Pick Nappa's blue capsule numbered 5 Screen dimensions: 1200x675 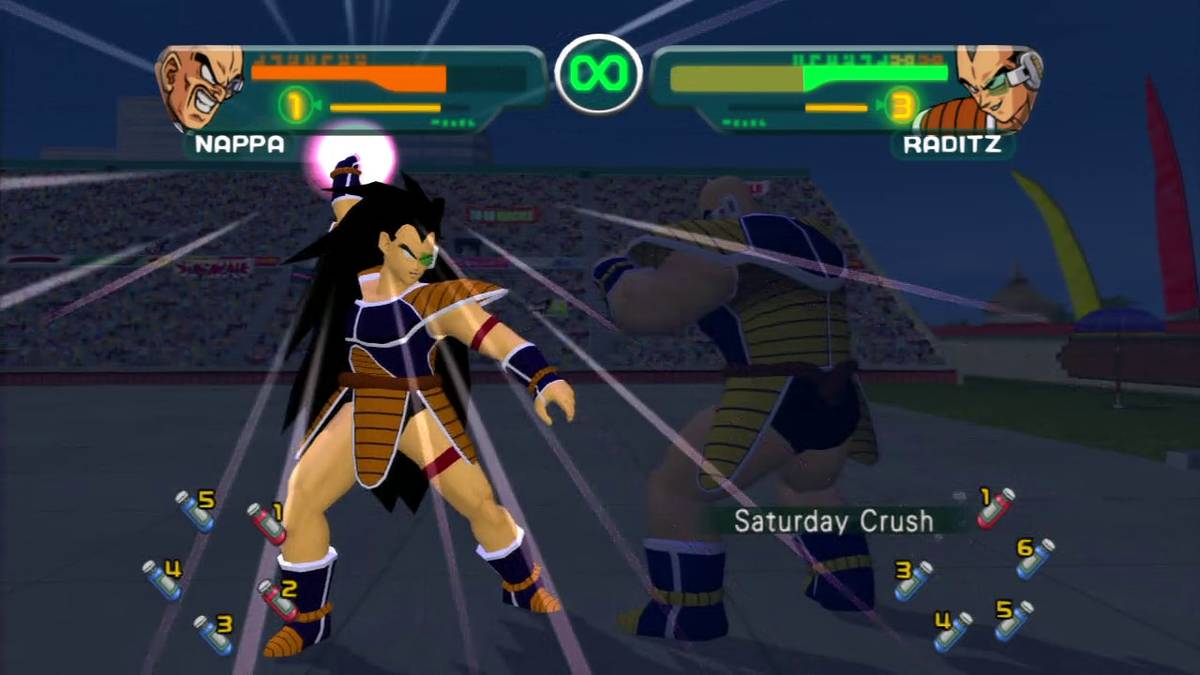[195, 509]
